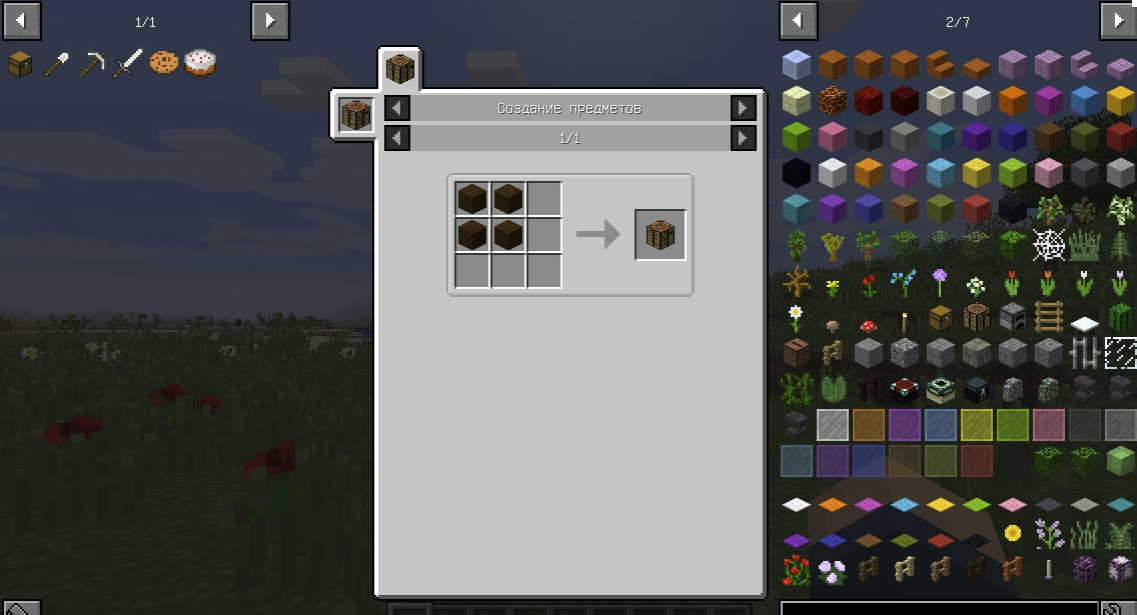This screenshot has width=1137, height=615.
Task: Click the crafting table output slot
Action: (x=660, y=235)
